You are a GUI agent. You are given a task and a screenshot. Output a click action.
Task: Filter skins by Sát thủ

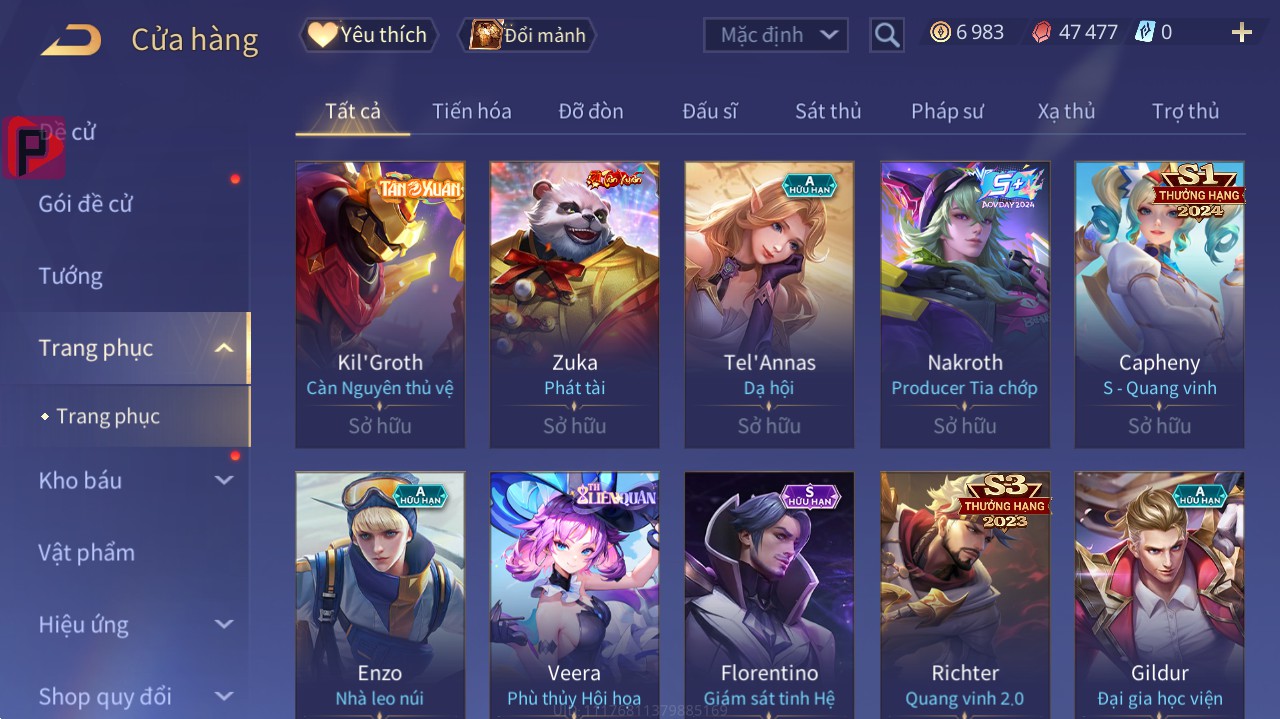827,111
